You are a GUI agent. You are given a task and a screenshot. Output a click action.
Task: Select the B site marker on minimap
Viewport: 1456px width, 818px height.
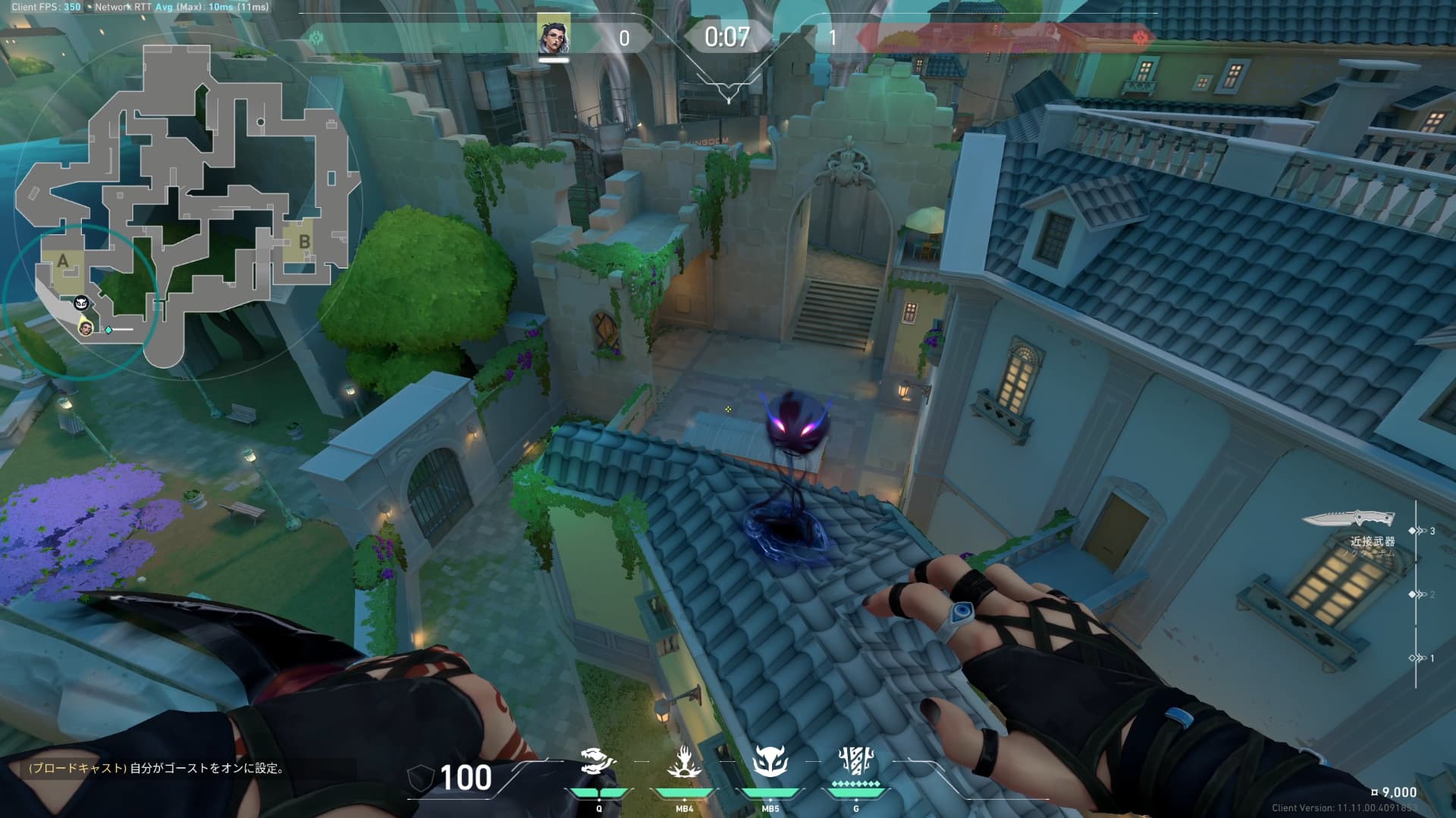click(304, 242)
